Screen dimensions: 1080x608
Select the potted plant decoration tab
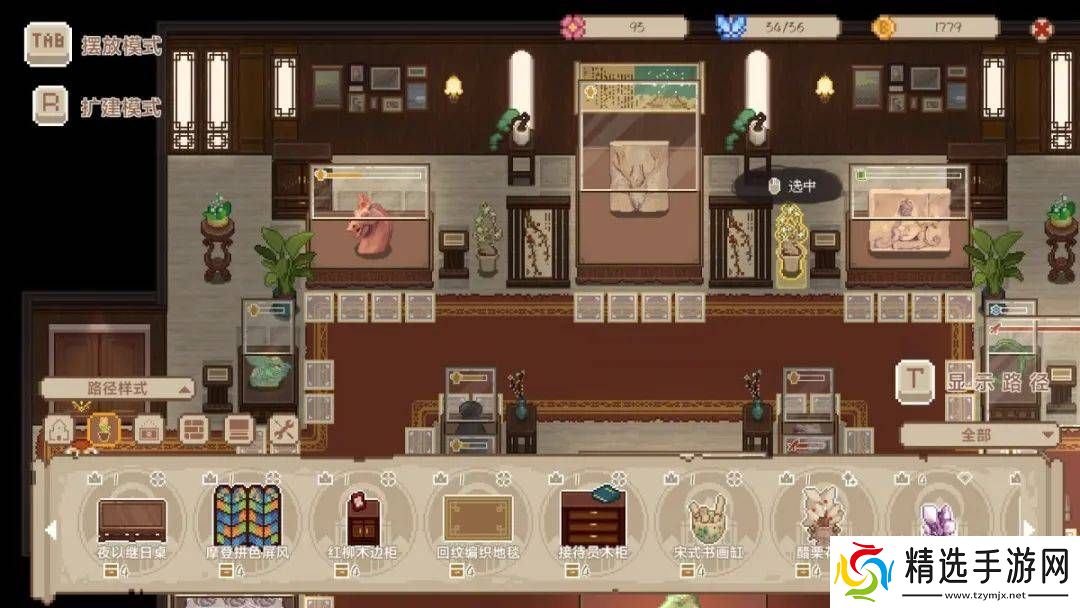(102, 430)
